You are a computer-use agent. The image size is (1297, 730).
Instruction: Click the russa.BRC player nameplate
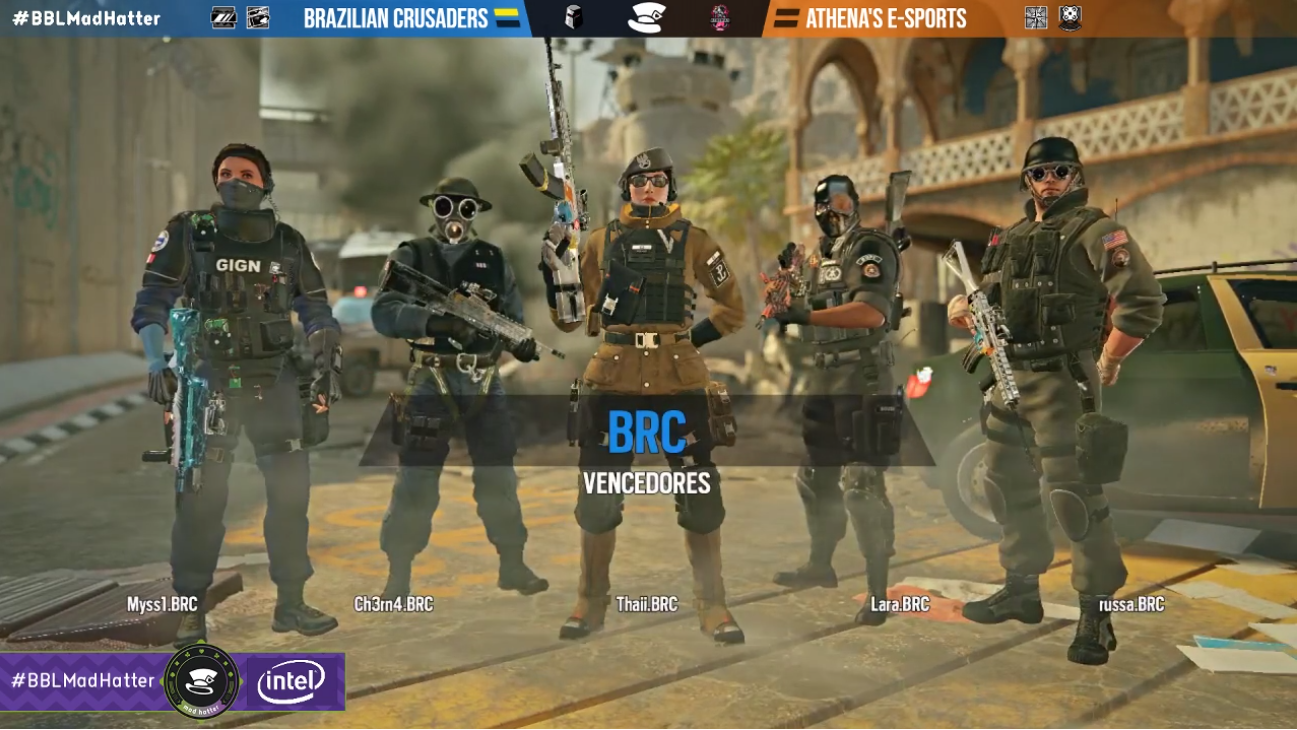(x=1130, y=604)
